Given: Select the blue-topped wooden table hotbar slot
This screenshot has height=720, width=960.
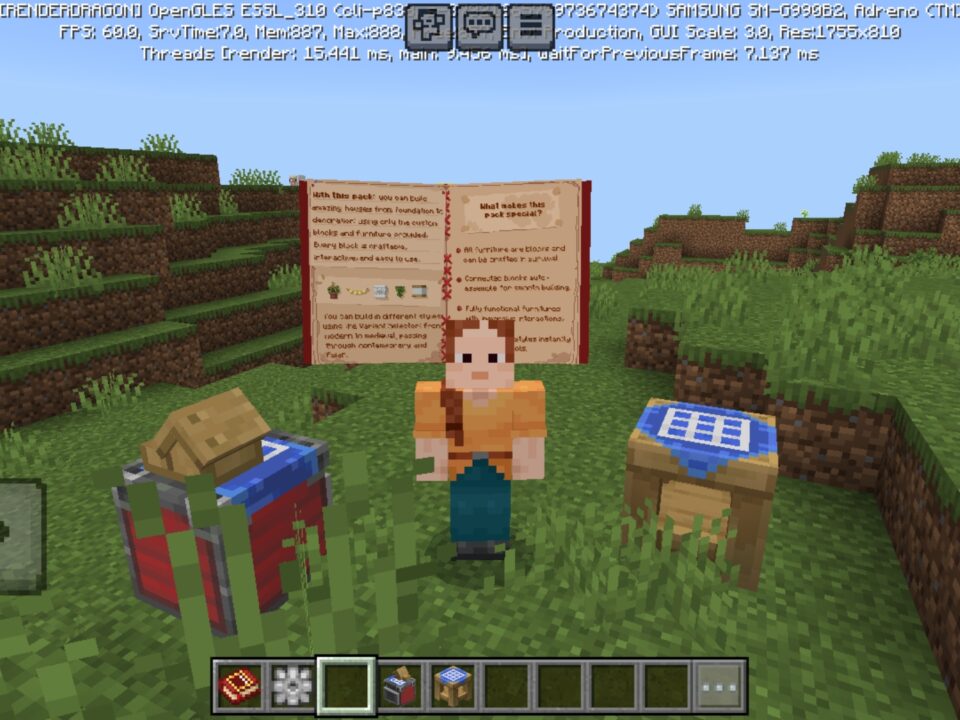Looking at the screenshot, I should tap(453, 686).
